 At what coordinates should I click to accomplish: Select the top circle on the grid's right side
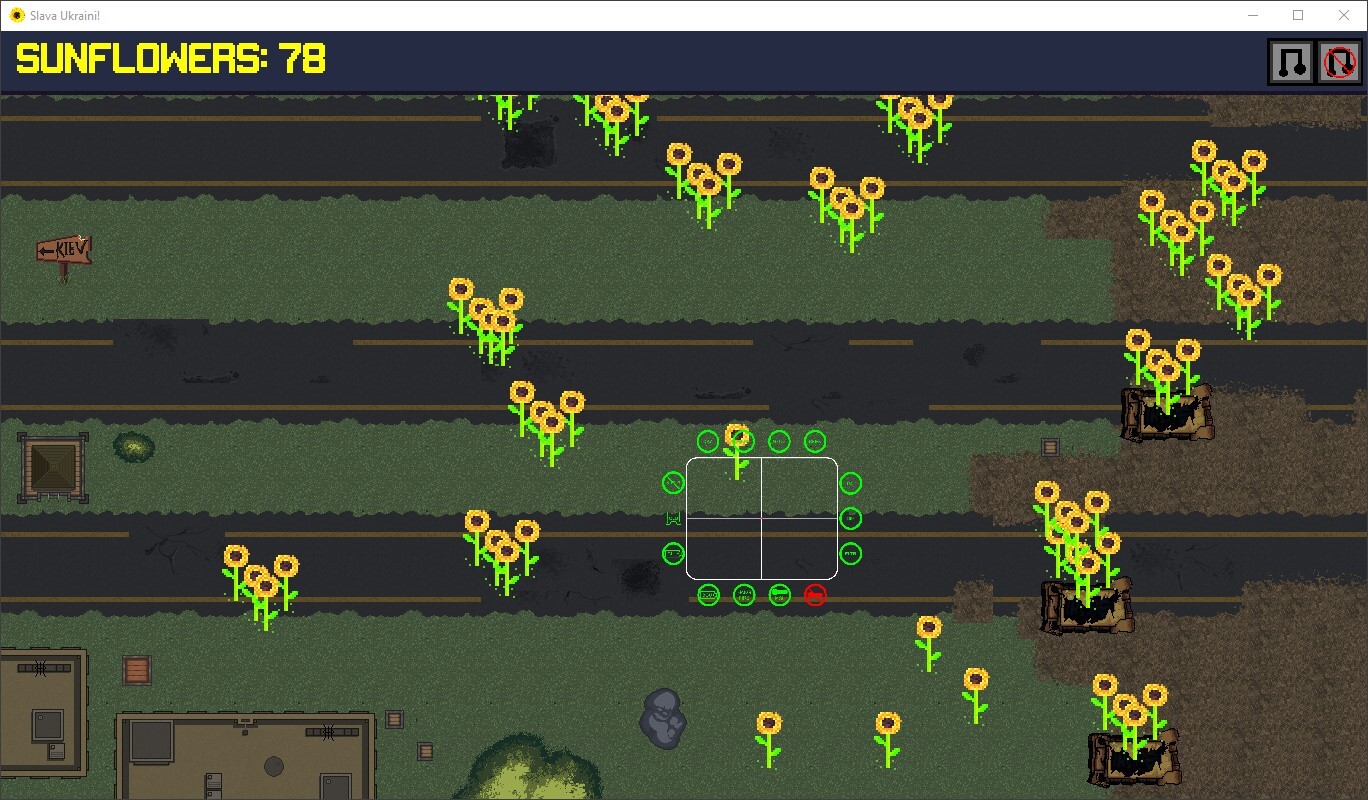(x=849, y=483)
